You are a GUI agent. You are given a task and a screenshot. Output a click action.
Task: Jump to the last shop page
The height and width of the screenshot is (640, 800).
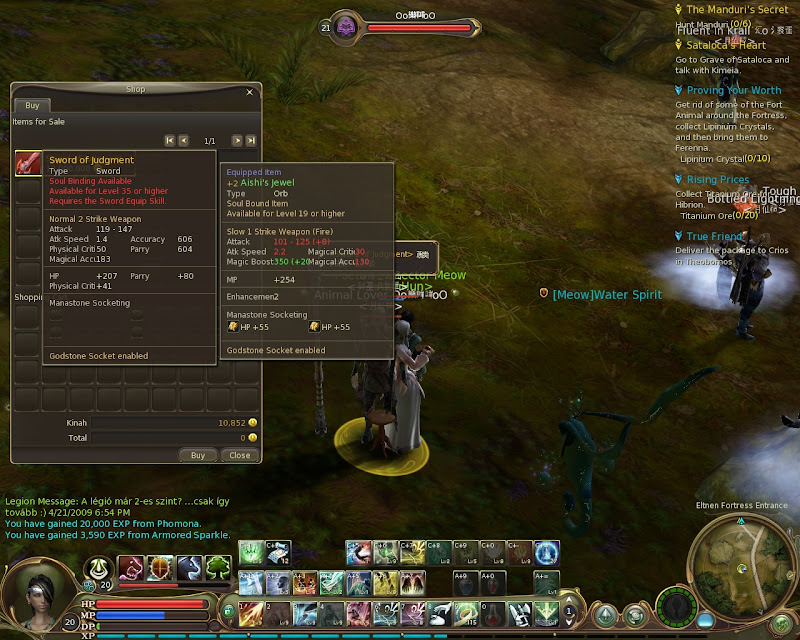[x=251, y=141]
